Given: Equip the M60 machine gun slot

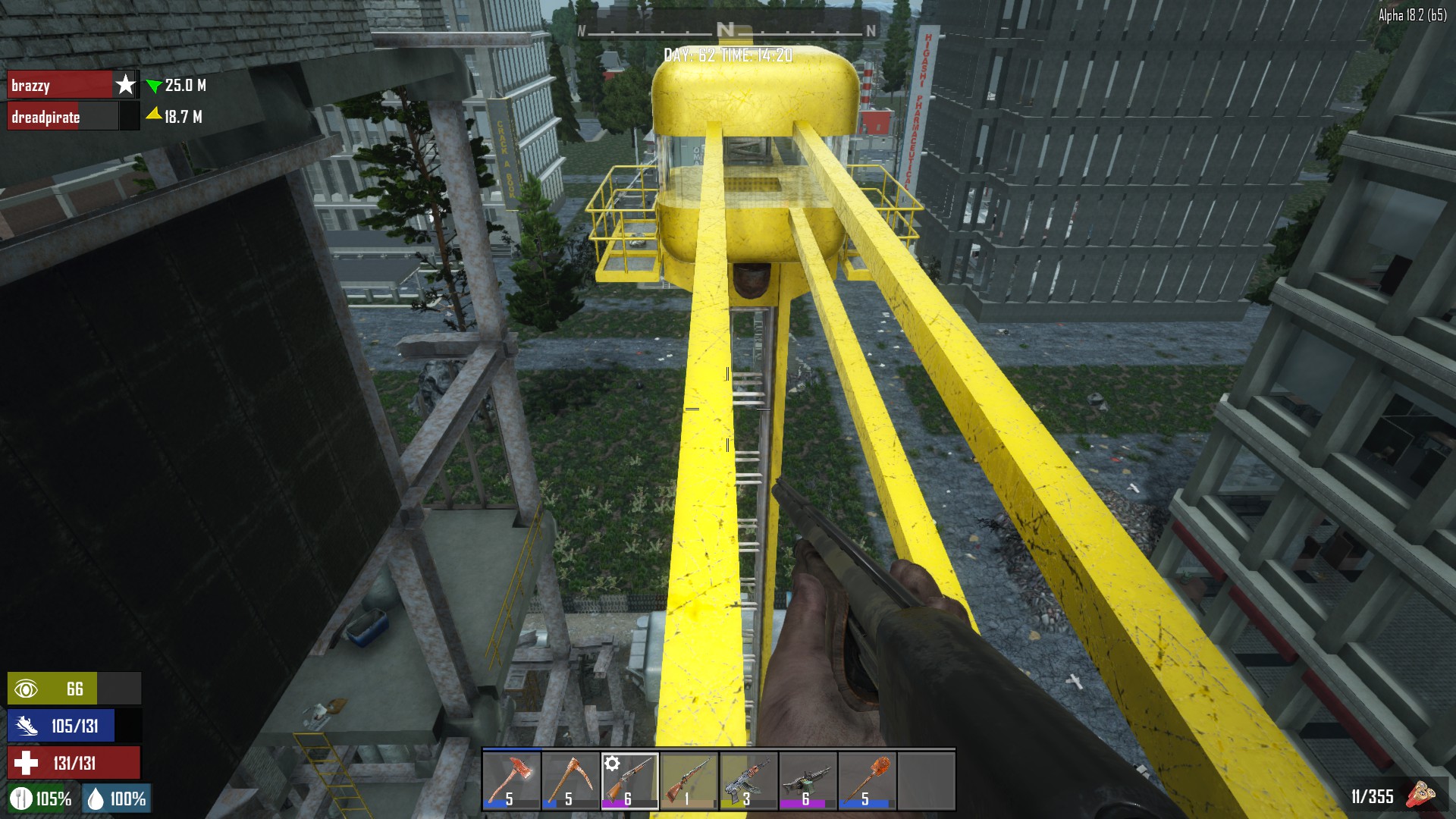Looking at the screenshot, I should pyautogui.click(x=808, y=780).
